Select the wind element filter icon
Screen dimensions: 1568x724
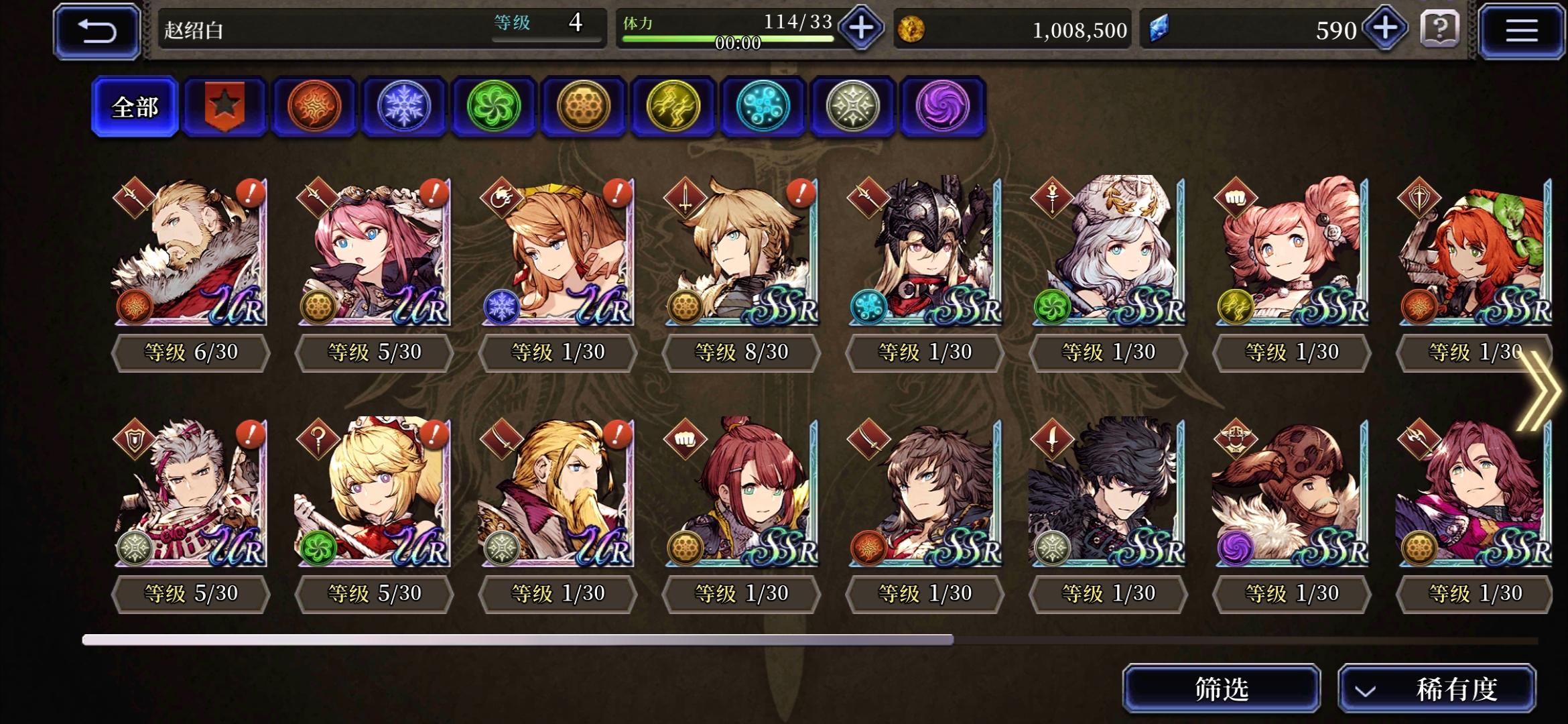[x=494, y=107]
